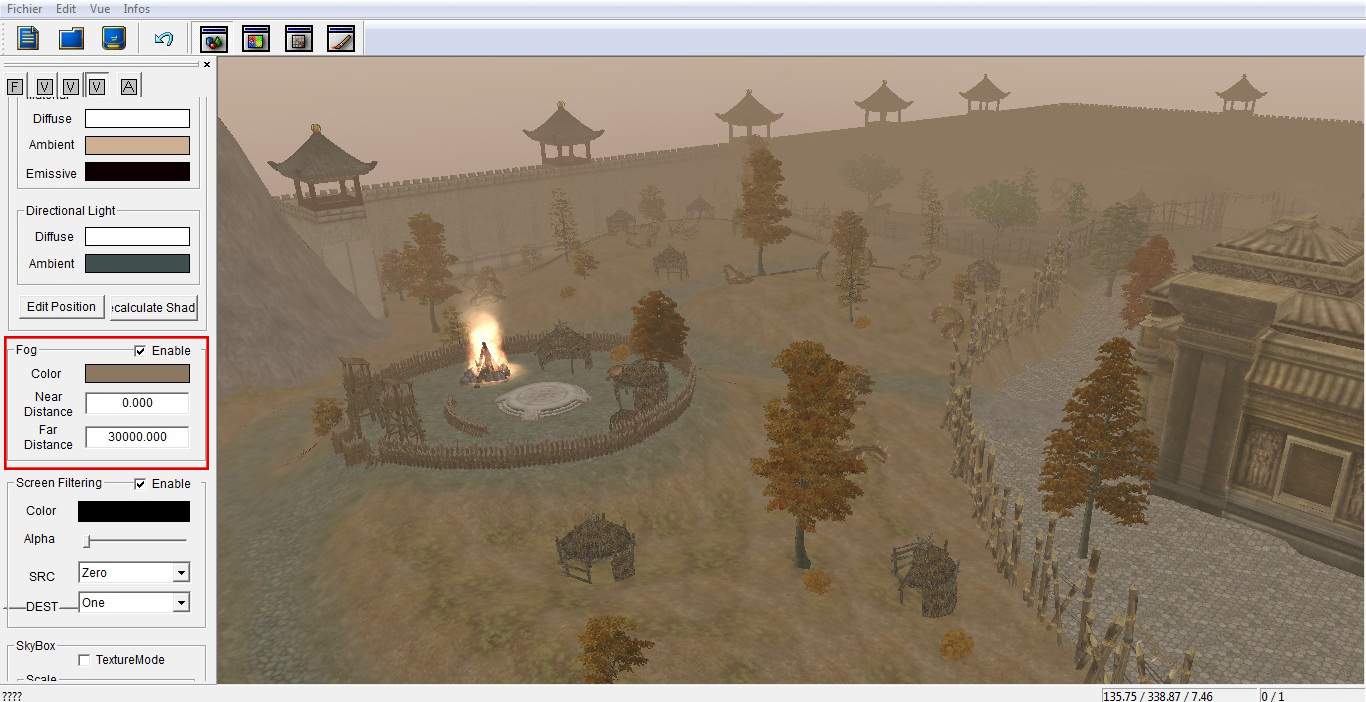Switch to the A tab
This screenshot has height=702, width=1366.
tap(129, 87)
